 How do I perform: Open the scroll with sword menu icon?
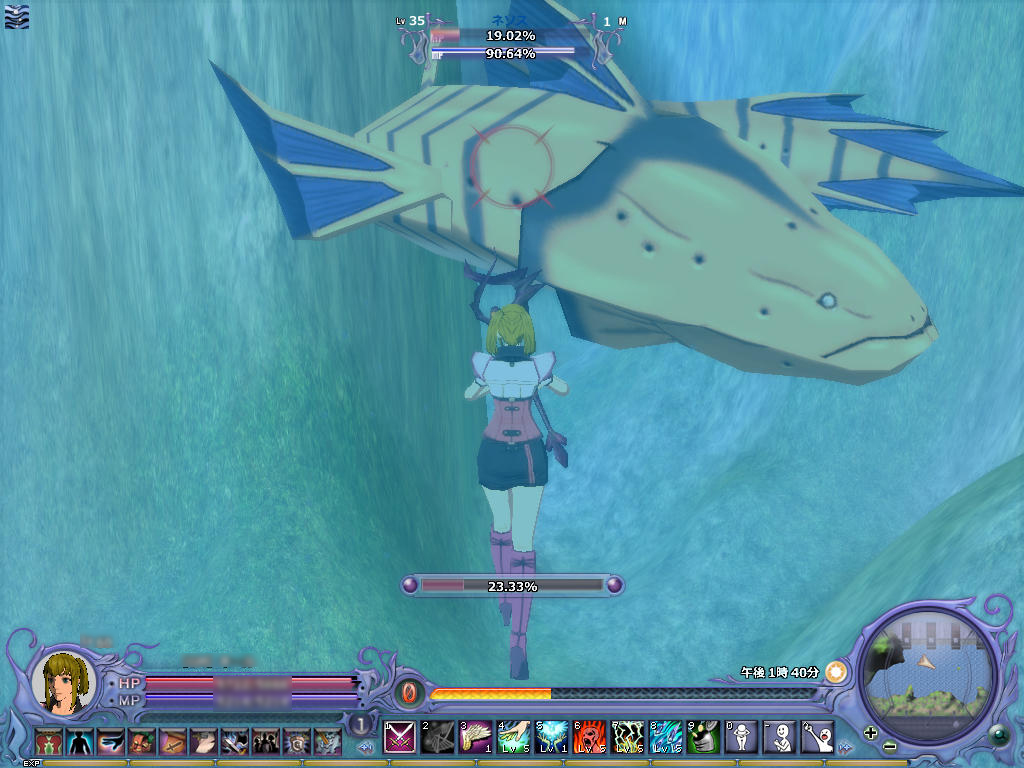point(172,741)
